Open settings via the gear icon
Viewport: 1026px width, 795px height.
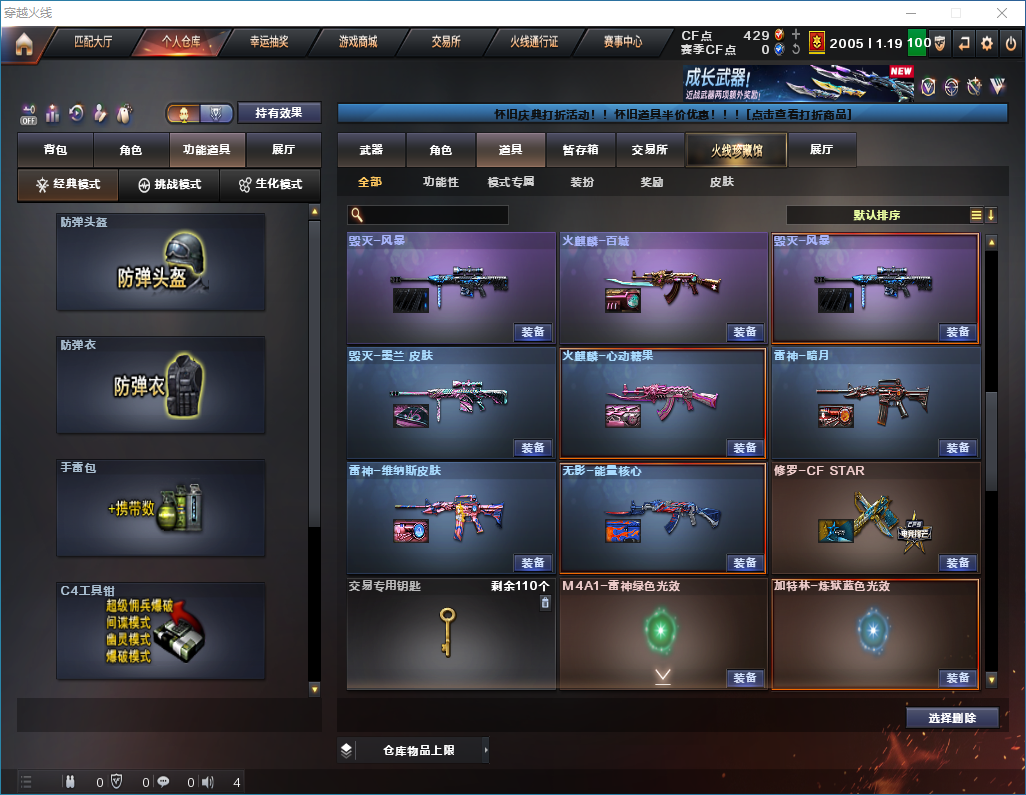[x=987, y=43]
